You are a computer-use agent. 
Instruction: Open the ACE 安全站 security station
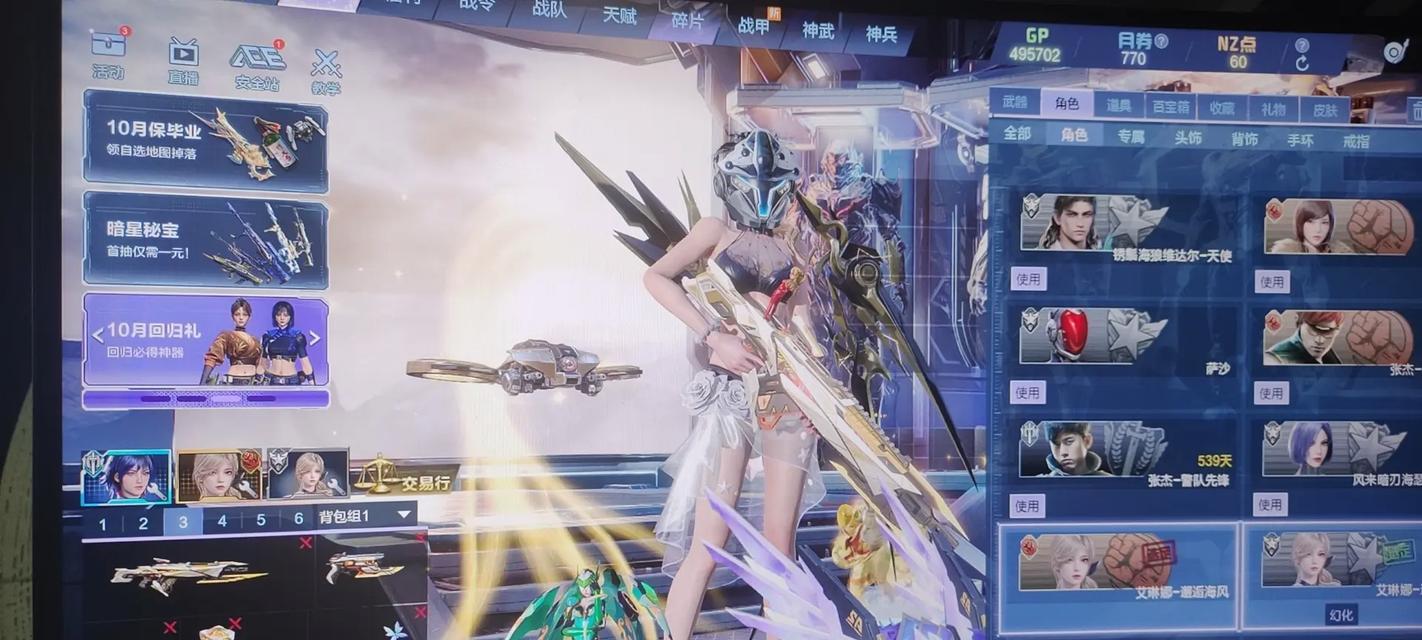coord(257,64)
